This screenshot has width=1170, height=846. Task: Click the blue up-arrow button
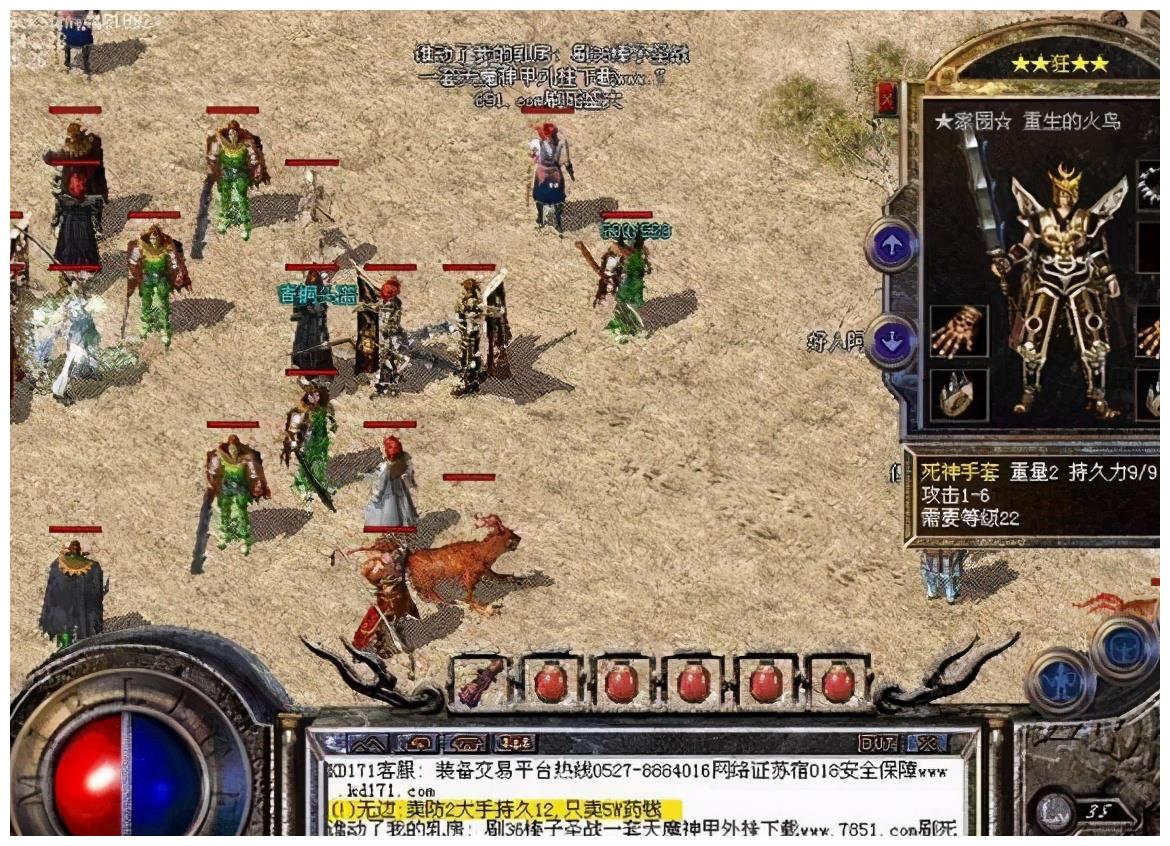pos(891,244)
